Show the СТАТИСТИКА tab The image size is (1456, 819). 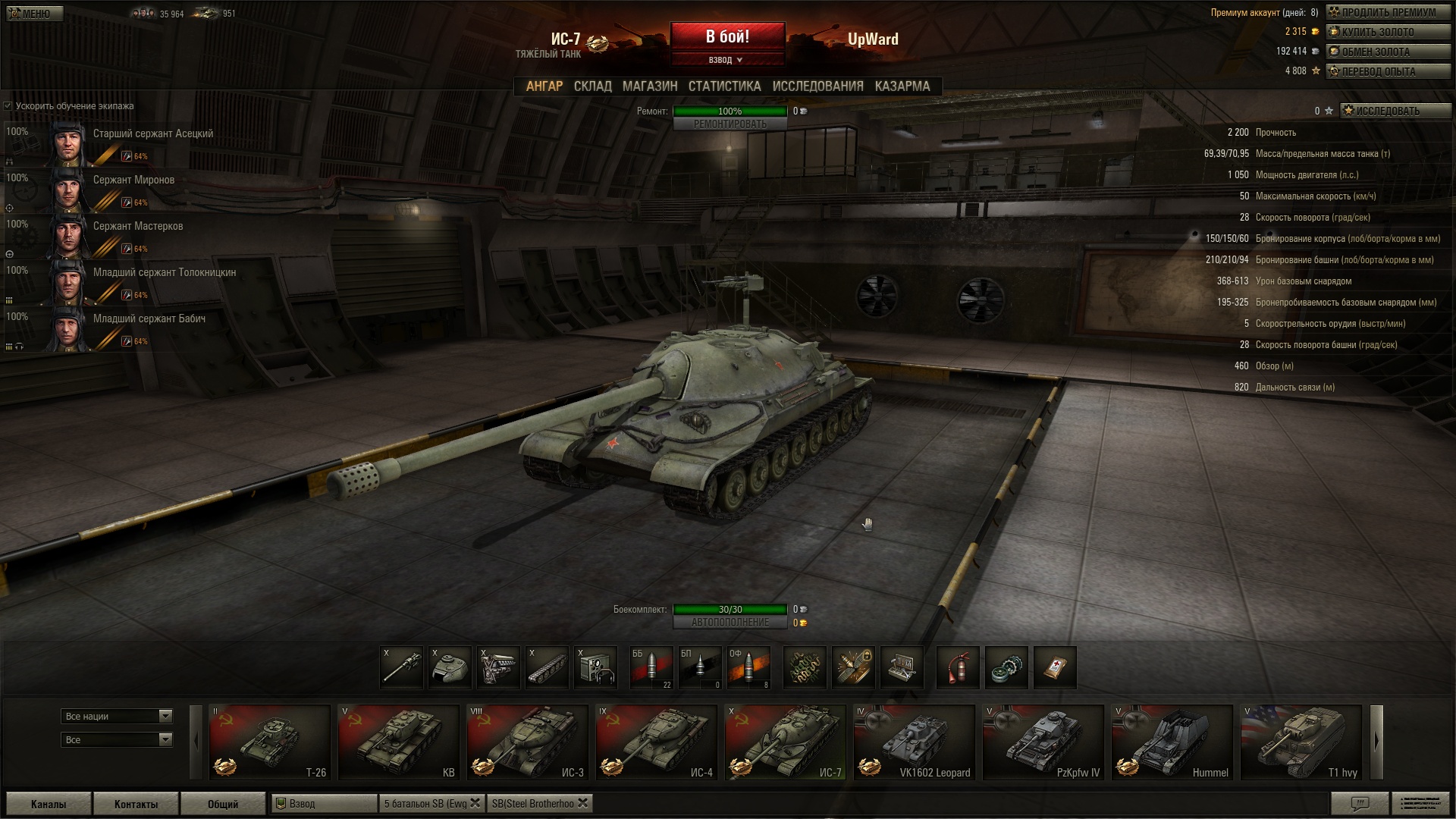point(724,86)
